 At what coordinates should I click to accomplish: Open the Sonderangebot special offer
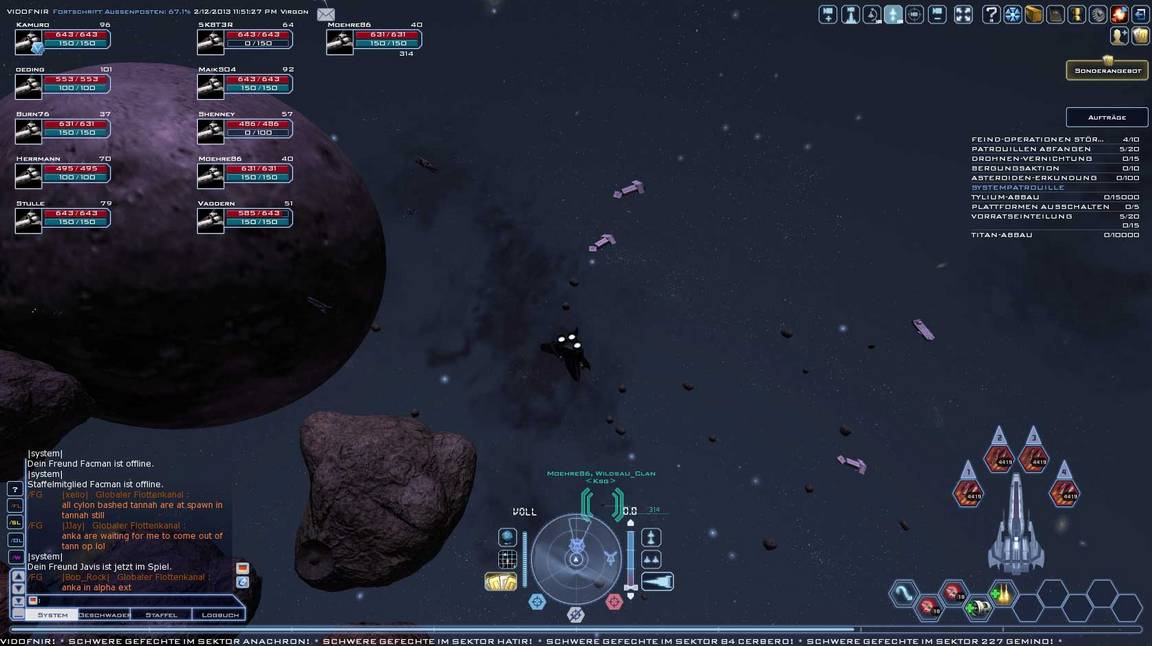[1106, 71]
